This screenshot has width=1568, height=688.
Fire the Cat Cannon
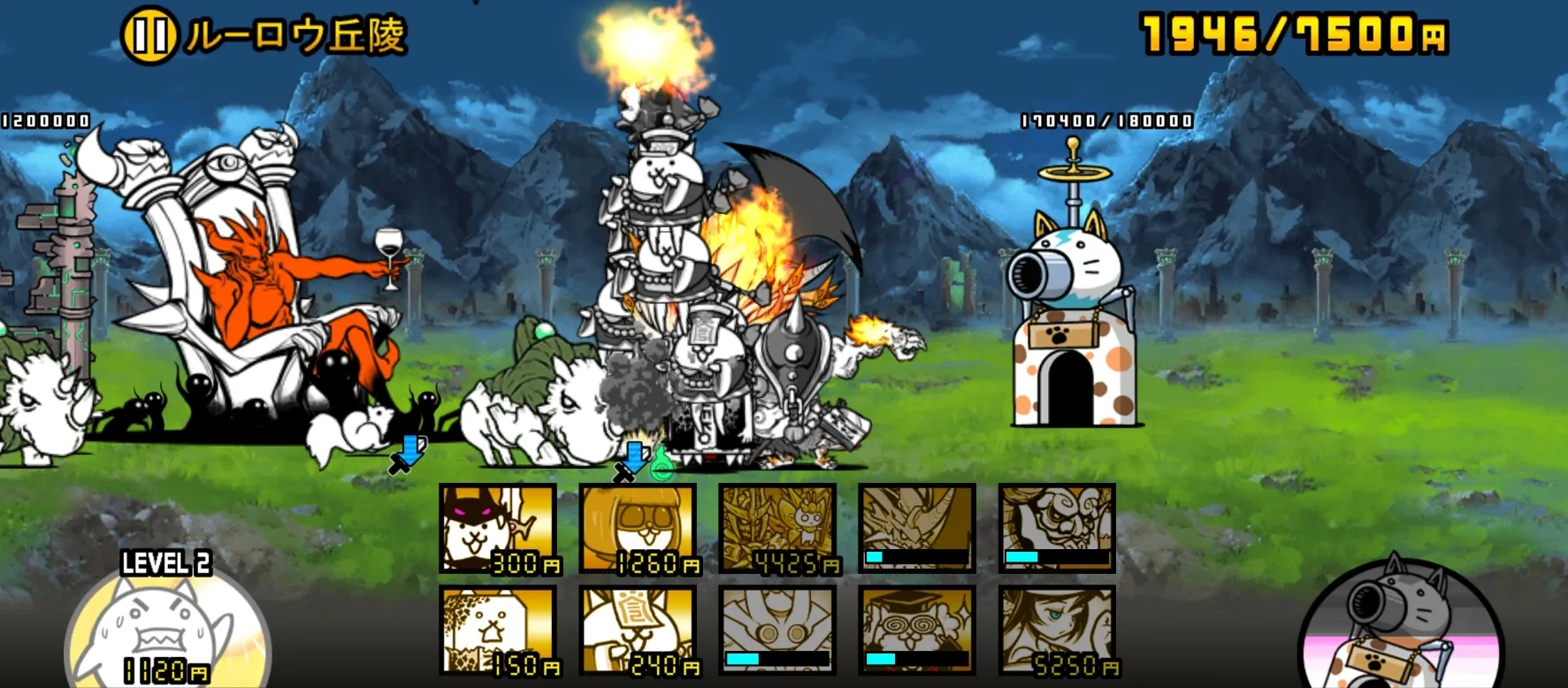click(1400, 627)
